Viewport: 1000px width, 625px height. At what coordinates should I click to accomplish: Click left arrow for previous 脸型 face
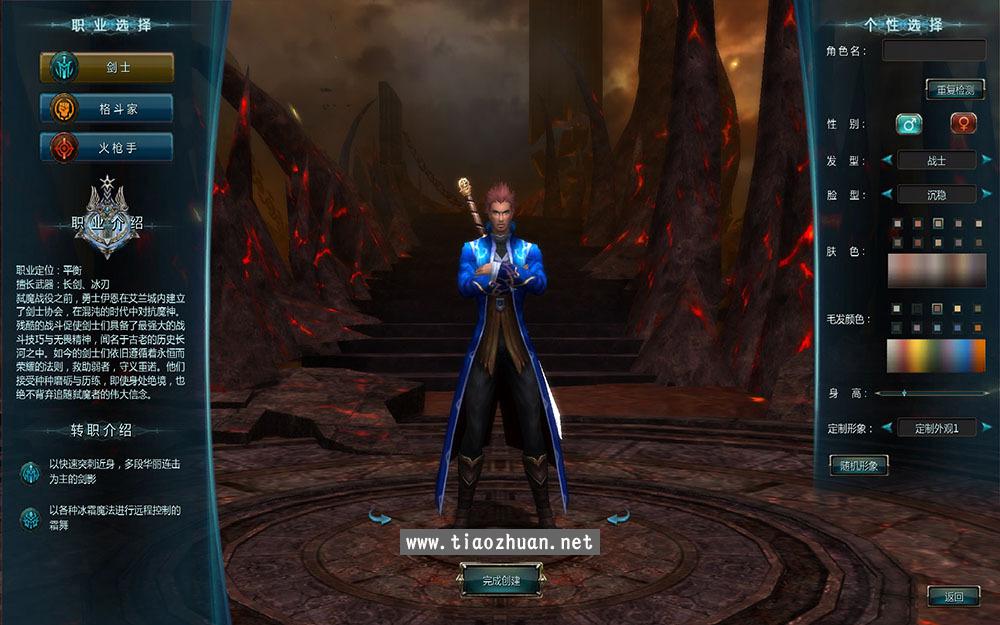click(886, 194)
